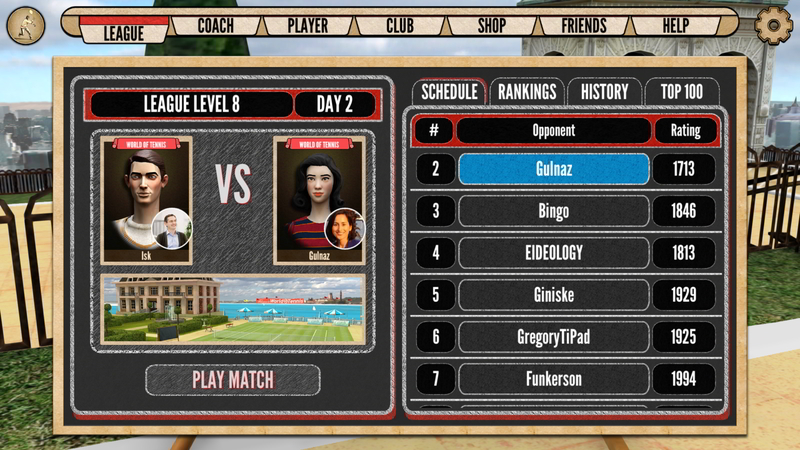This screenshot has width=800, height=450.
Task: Pick opponent Giniske in the schedule
Action: pyautogui.click(x=553, y=295)
